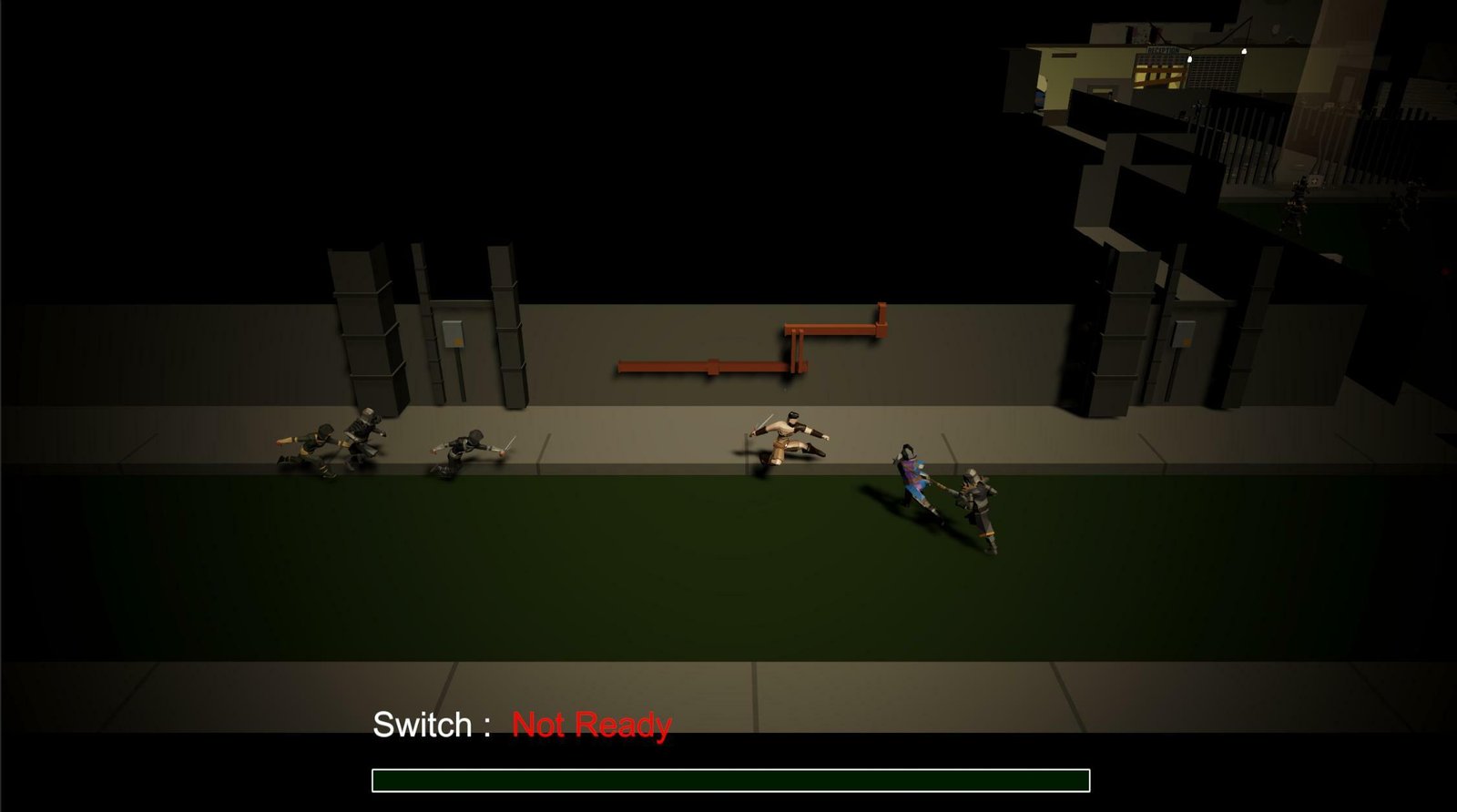Click the RECEPTION sign on the building
This screenshot has width=1457, height=812.
(x=1163, y=50)
